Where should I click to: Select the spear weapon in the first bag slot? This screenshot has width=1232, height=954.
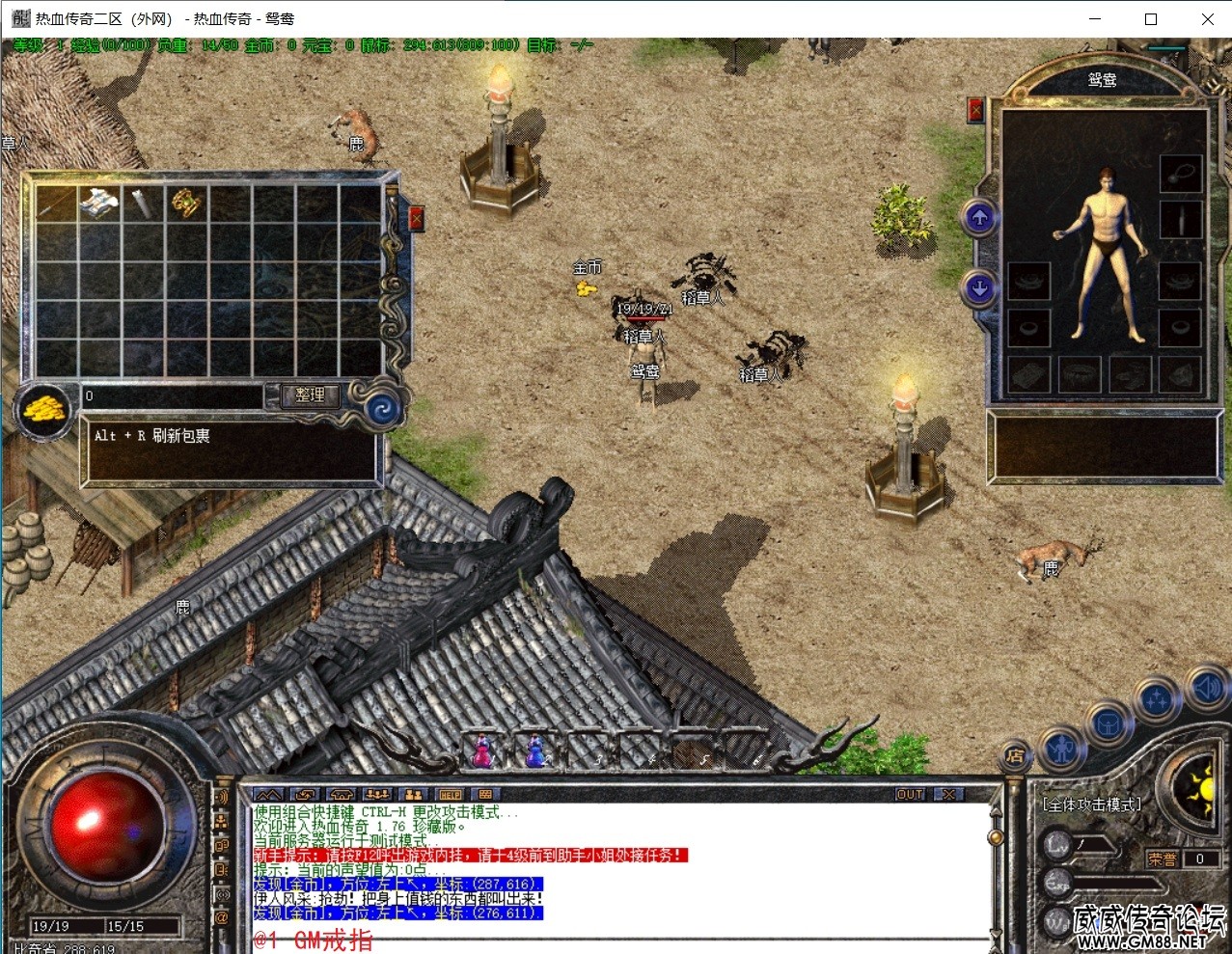click(56, 203)
